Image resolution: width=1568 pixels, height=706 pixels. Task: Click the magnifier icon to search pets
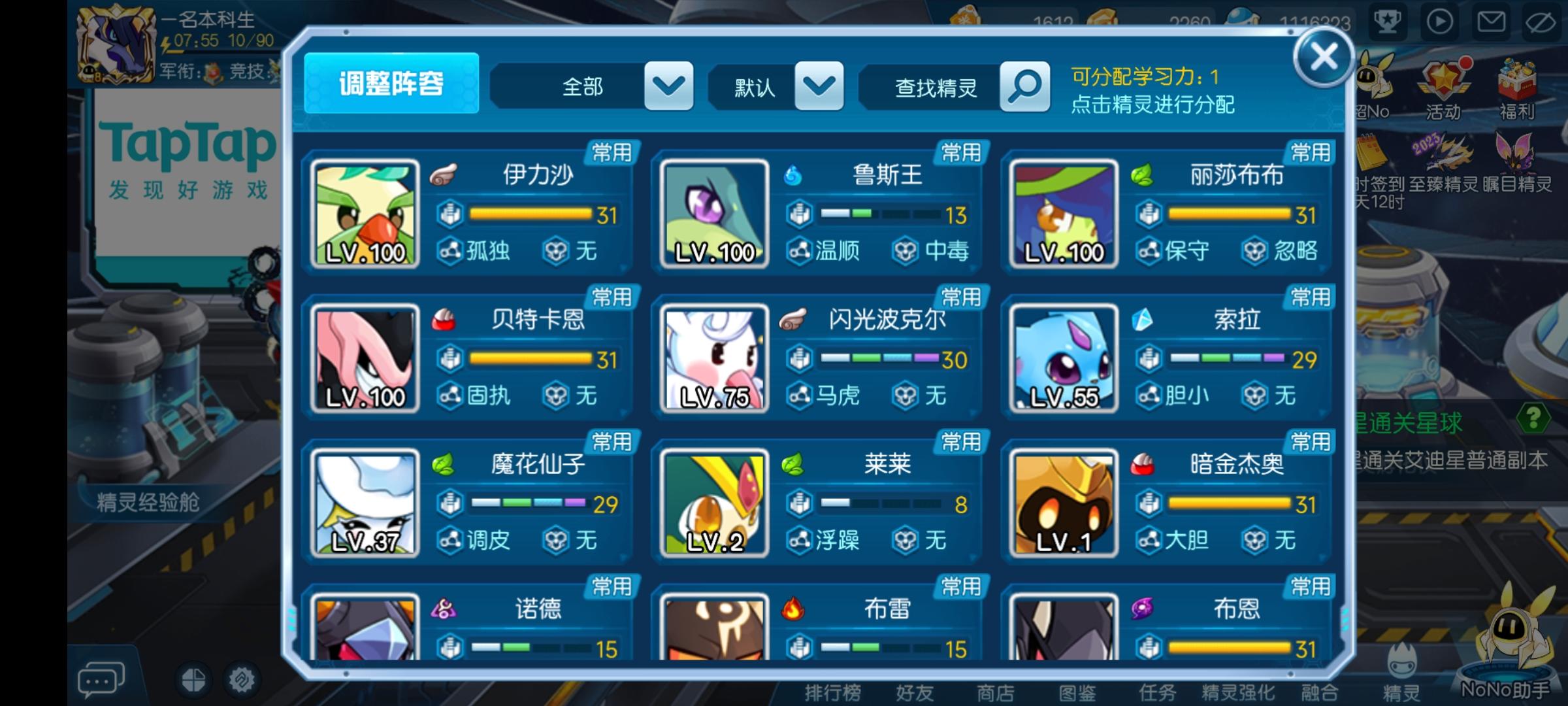click(x=1024, y=87)
